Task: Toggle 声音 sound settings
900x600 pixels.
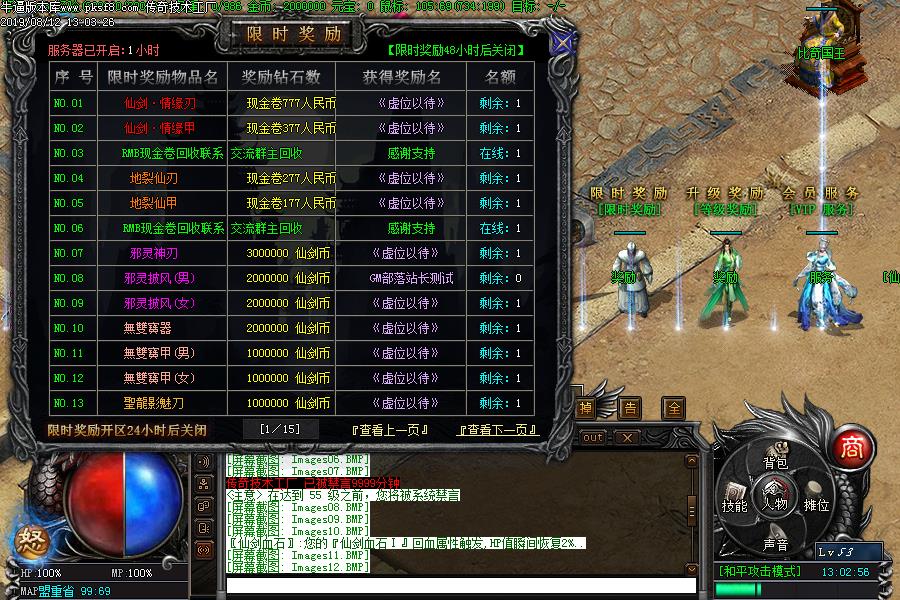Action: 775,545
